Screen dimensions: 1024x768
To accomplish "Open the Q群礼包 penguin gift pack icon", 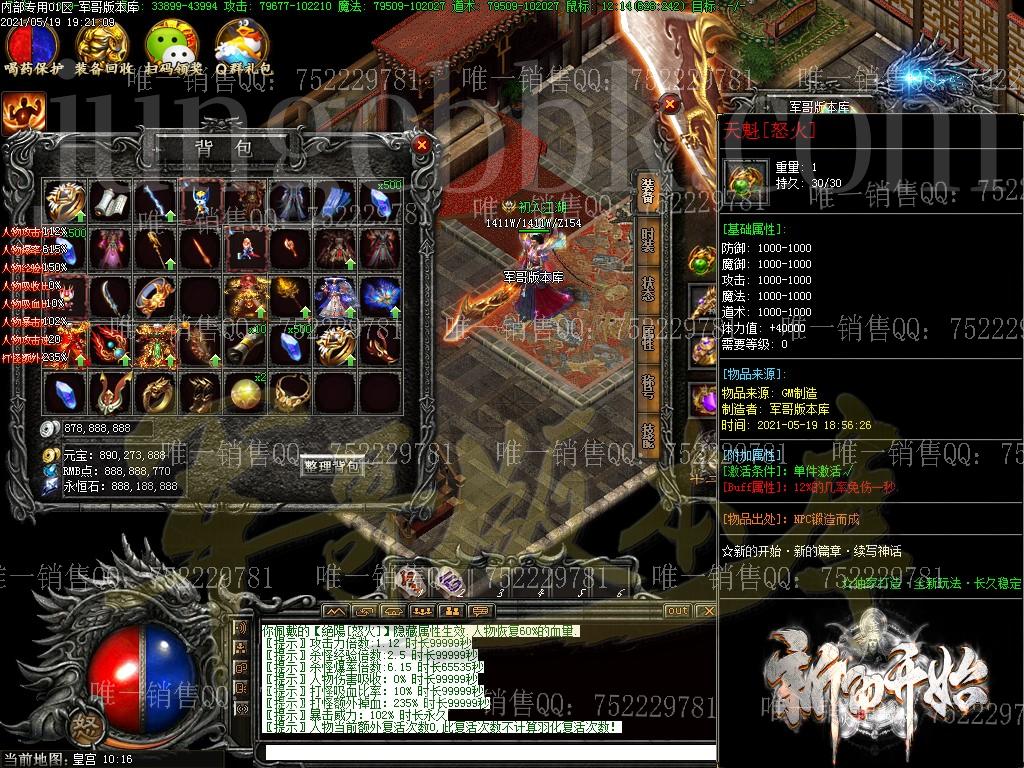I will coord(241,44).
